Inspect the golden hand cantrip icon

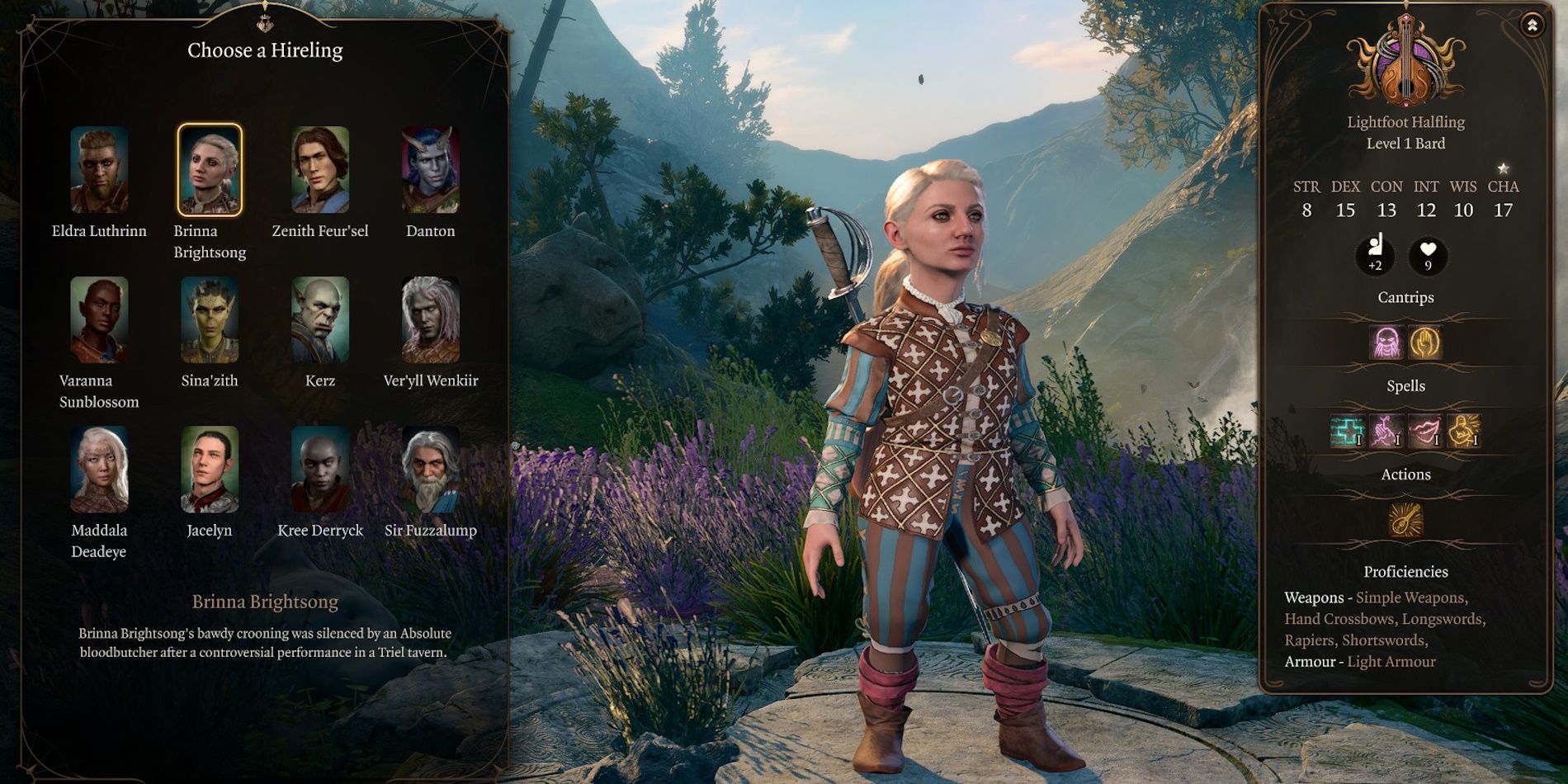(1425, 342)
